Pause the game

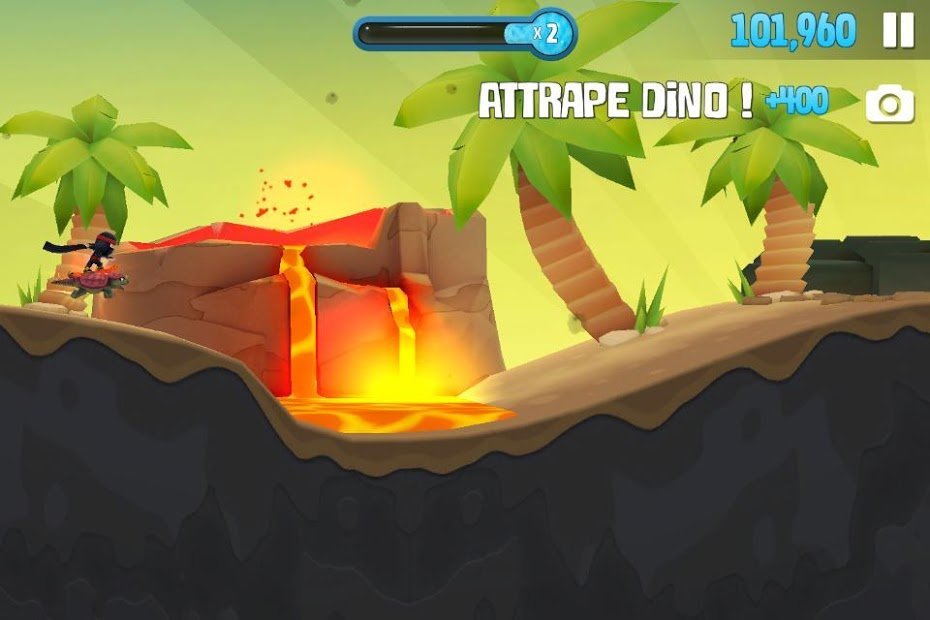click(x=897, y=31)
